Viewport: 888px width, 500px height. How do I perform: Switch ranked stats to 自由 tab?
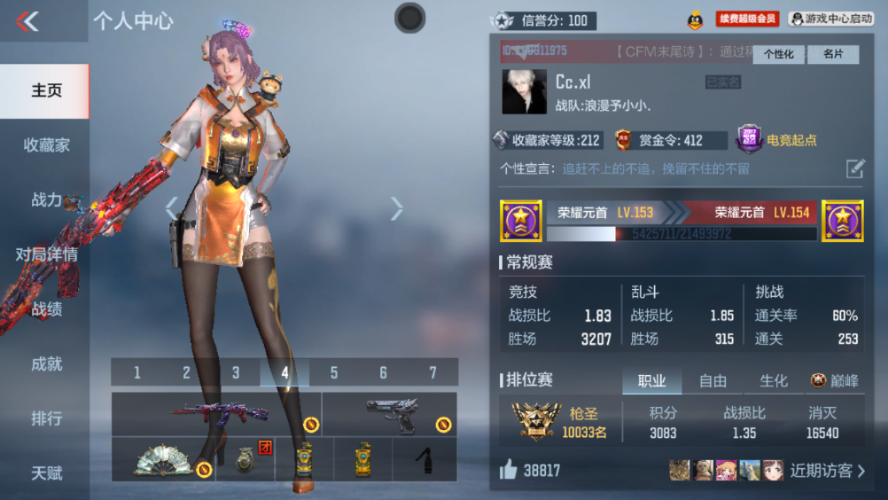[x=712, y=381]
